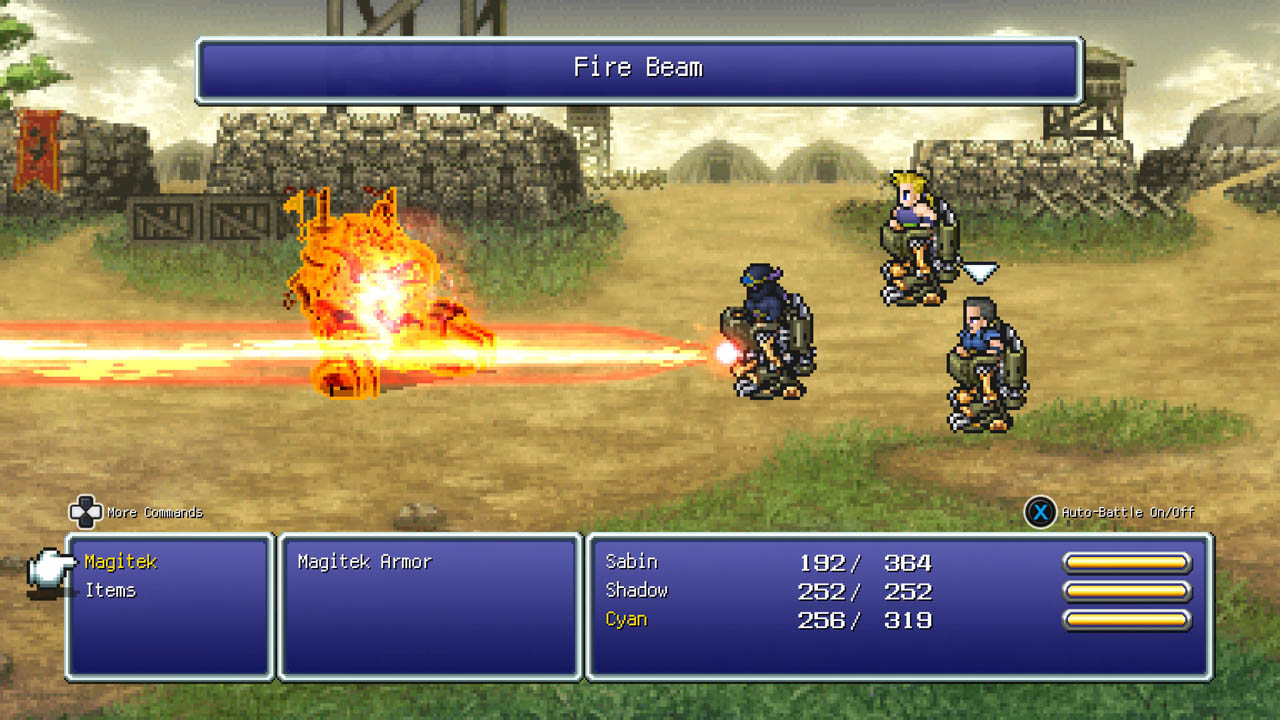This screenshot has height=720, width=1280.
Task: Select the Magitek command
Action: coord(121,562)
